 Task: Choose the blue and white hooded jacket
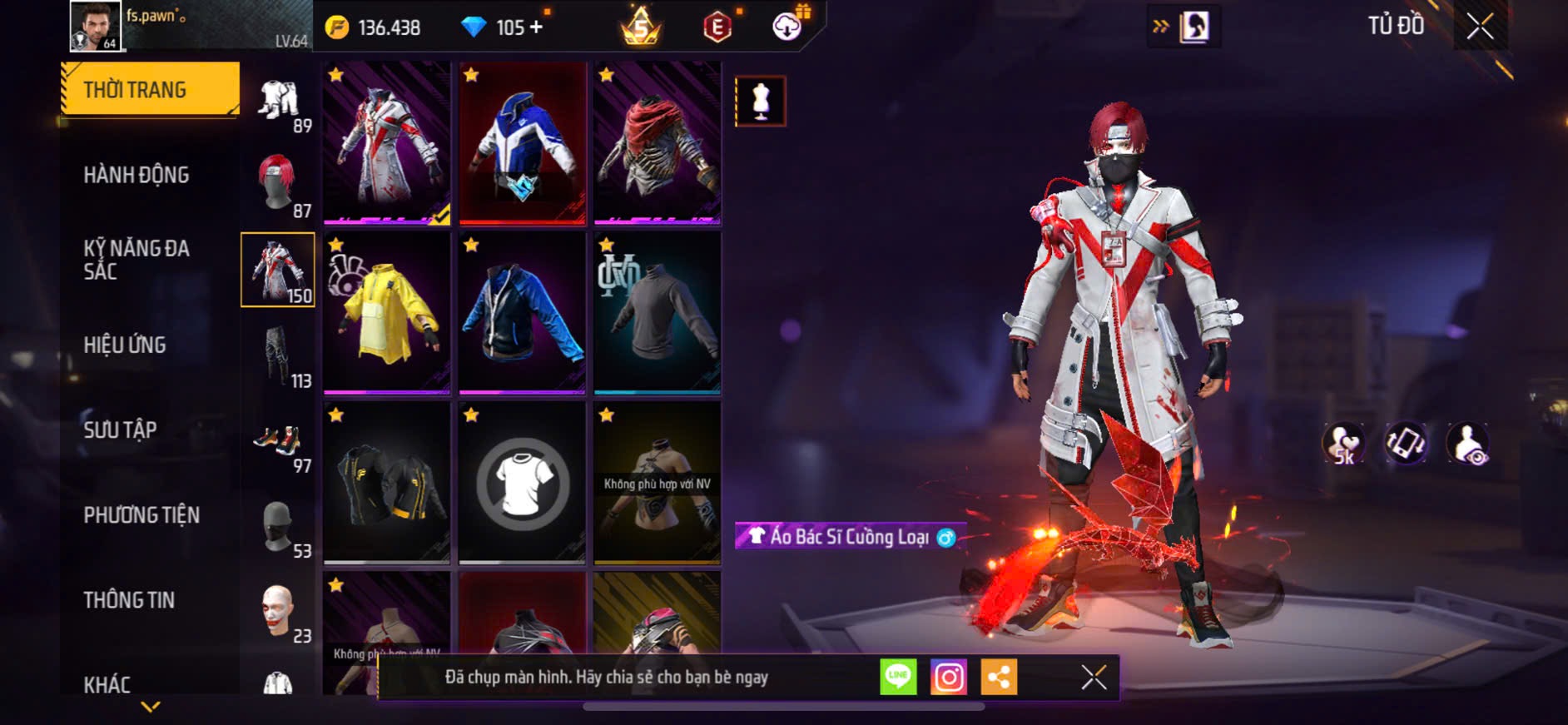[523, 143]
